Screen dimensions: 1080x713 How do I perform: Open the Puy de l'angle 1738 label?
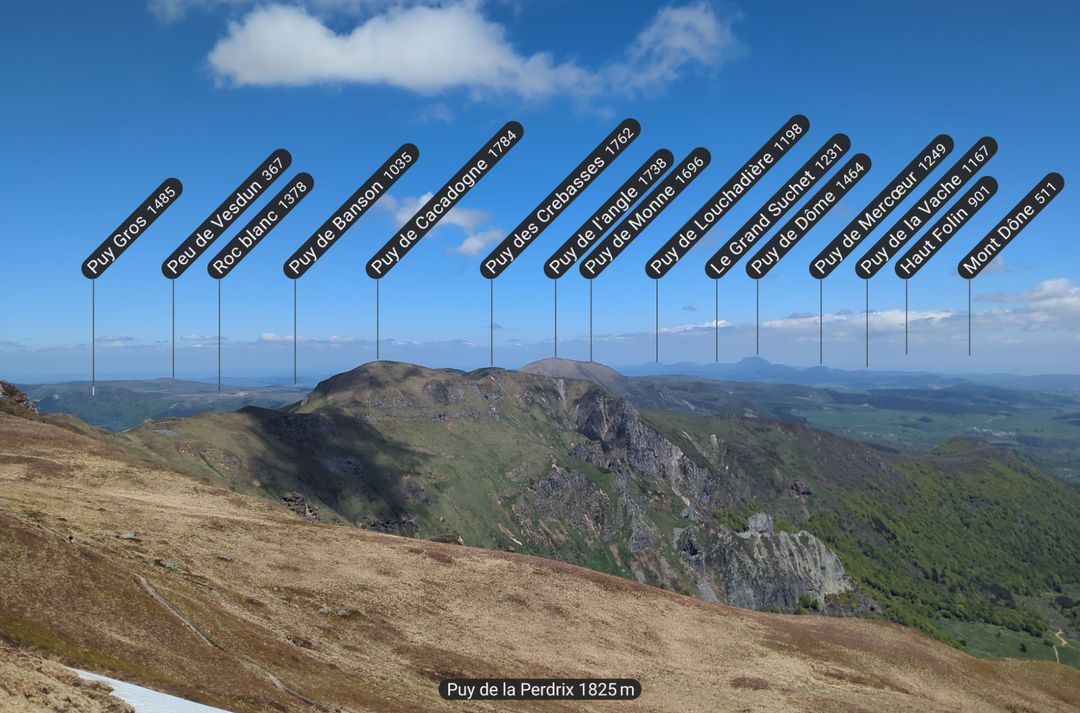coord(609,213)
